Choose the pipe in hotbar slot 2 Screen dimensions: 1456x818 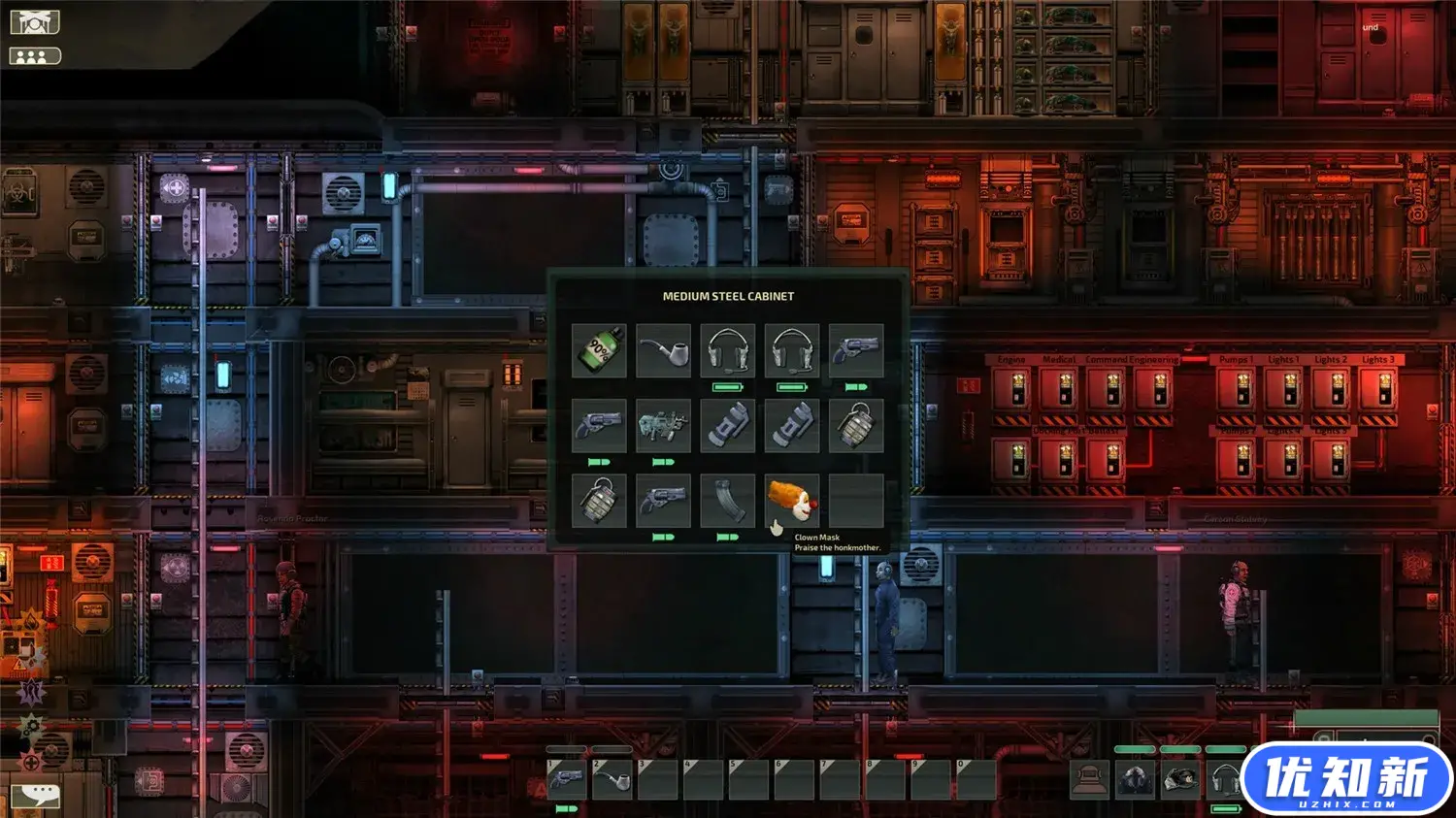(x=612, y=779)
